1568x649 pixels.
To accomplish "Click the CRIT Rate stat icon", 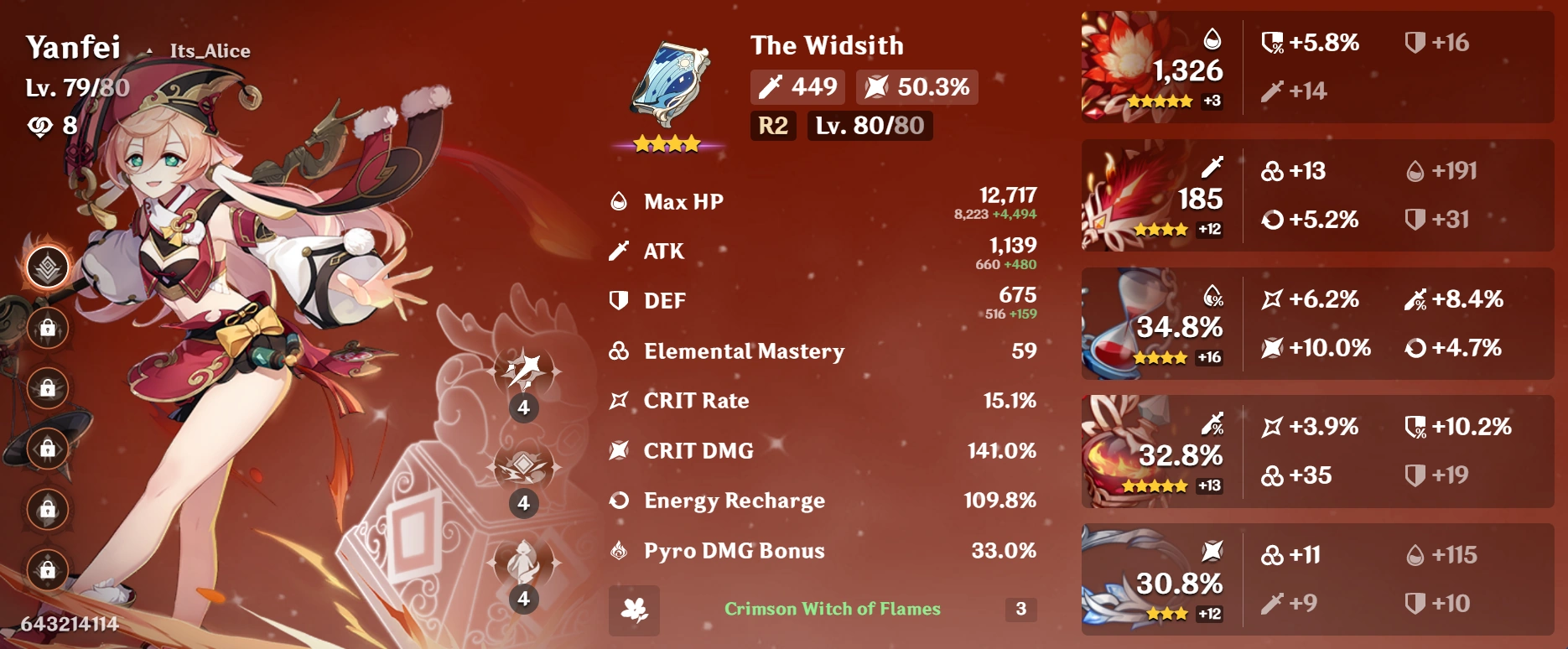I will tap(620, 401).
